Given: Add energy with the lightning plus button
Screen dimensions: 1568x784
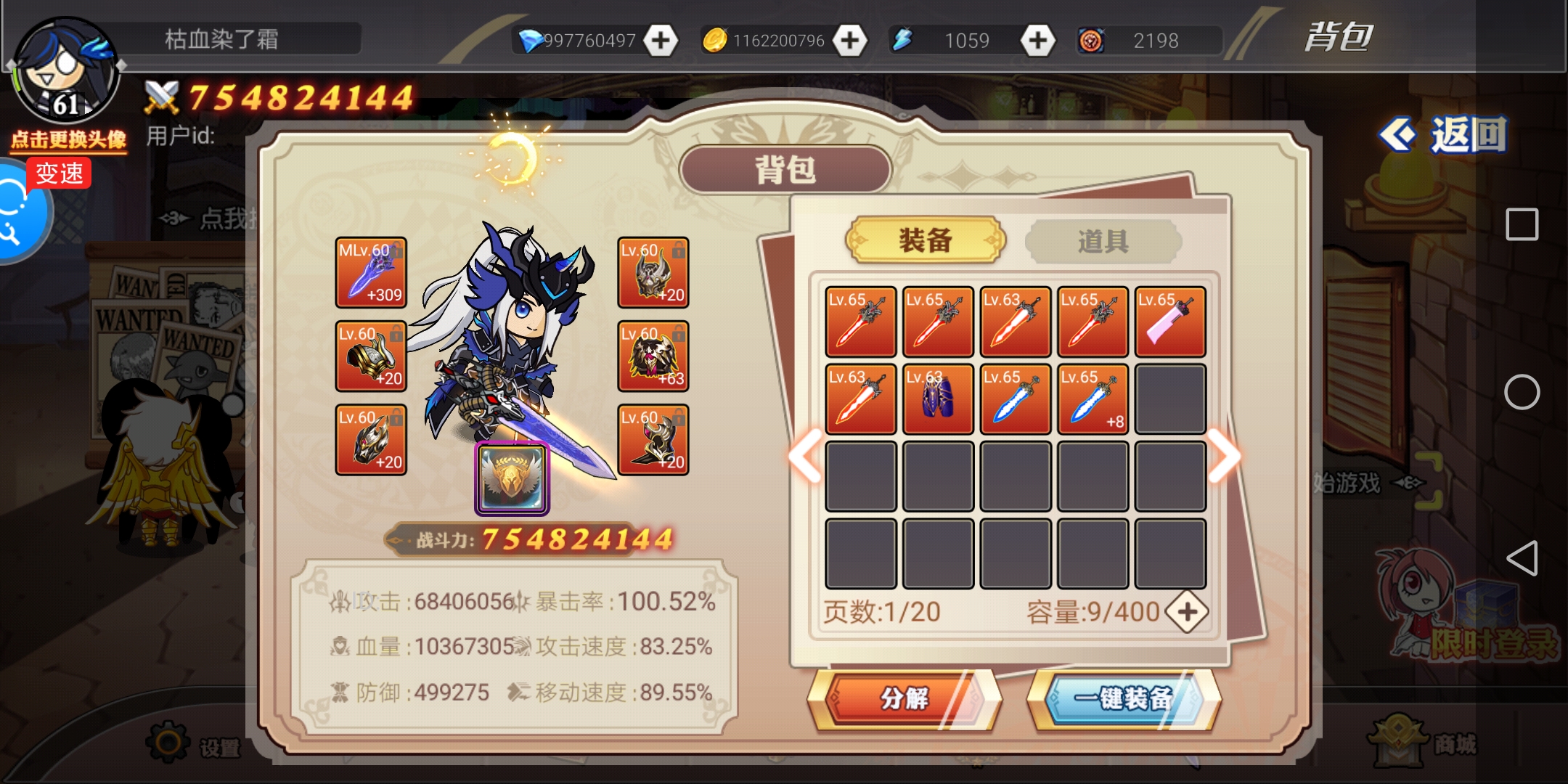Looking at the screenshot, I should [x=1037, y=41].
